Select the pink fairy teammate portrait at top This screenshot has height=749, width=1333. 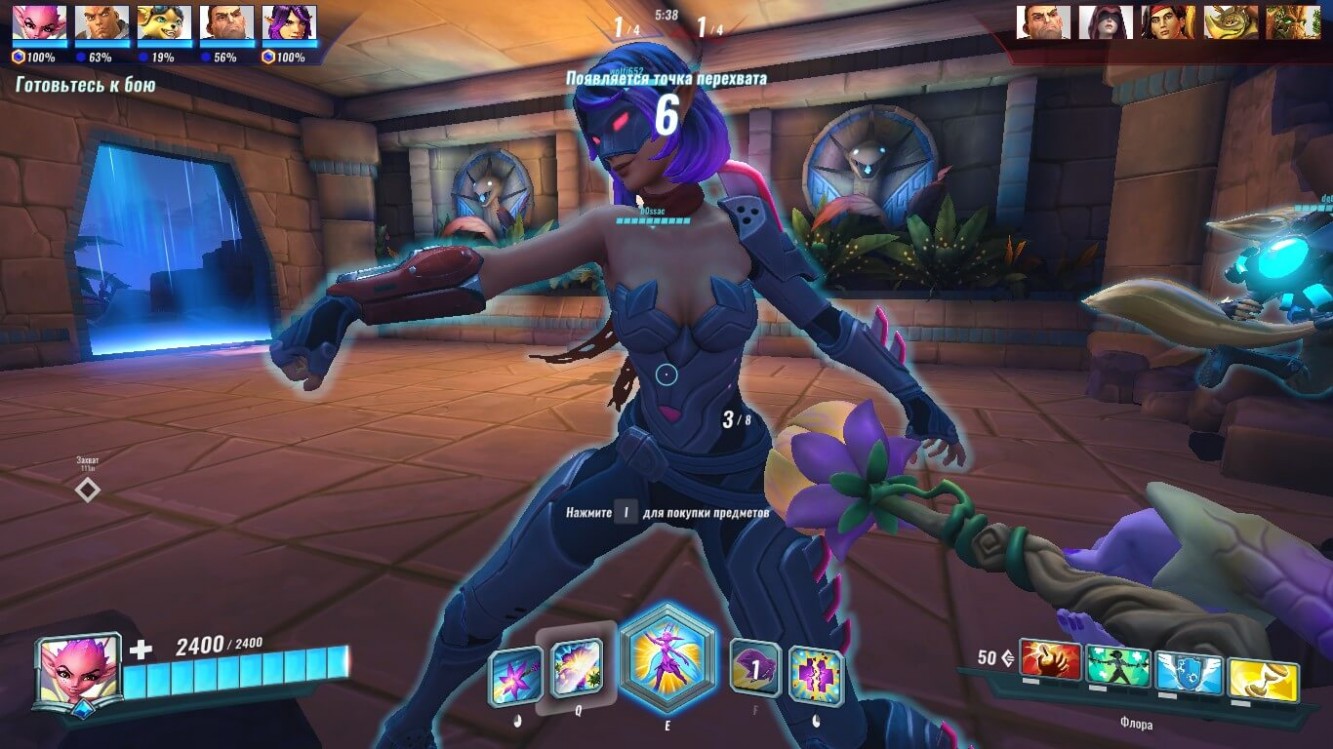pyautogui.click(x=40, y=22)
